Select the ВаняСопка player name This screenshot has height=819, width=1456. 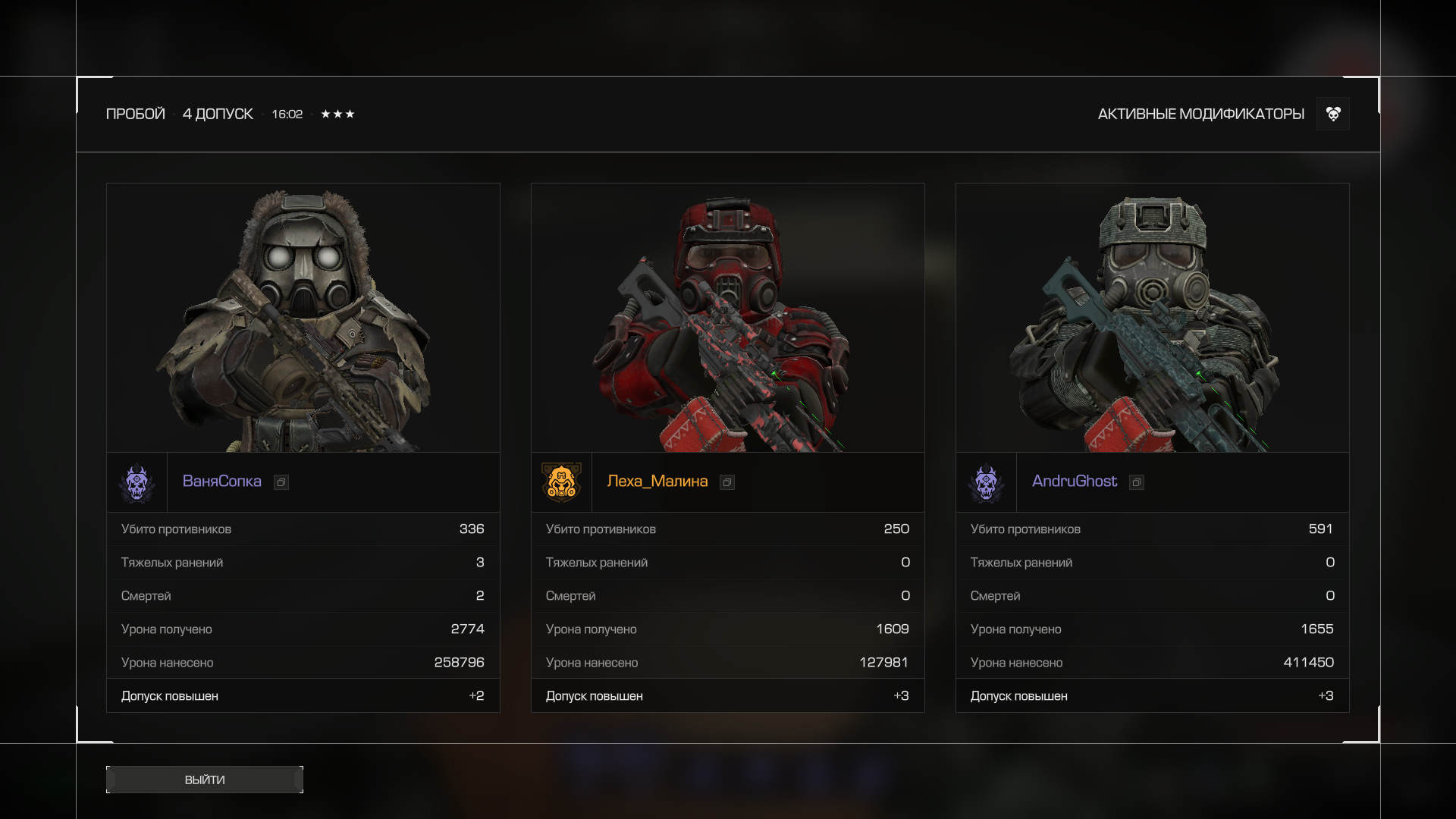click(221, 482)
